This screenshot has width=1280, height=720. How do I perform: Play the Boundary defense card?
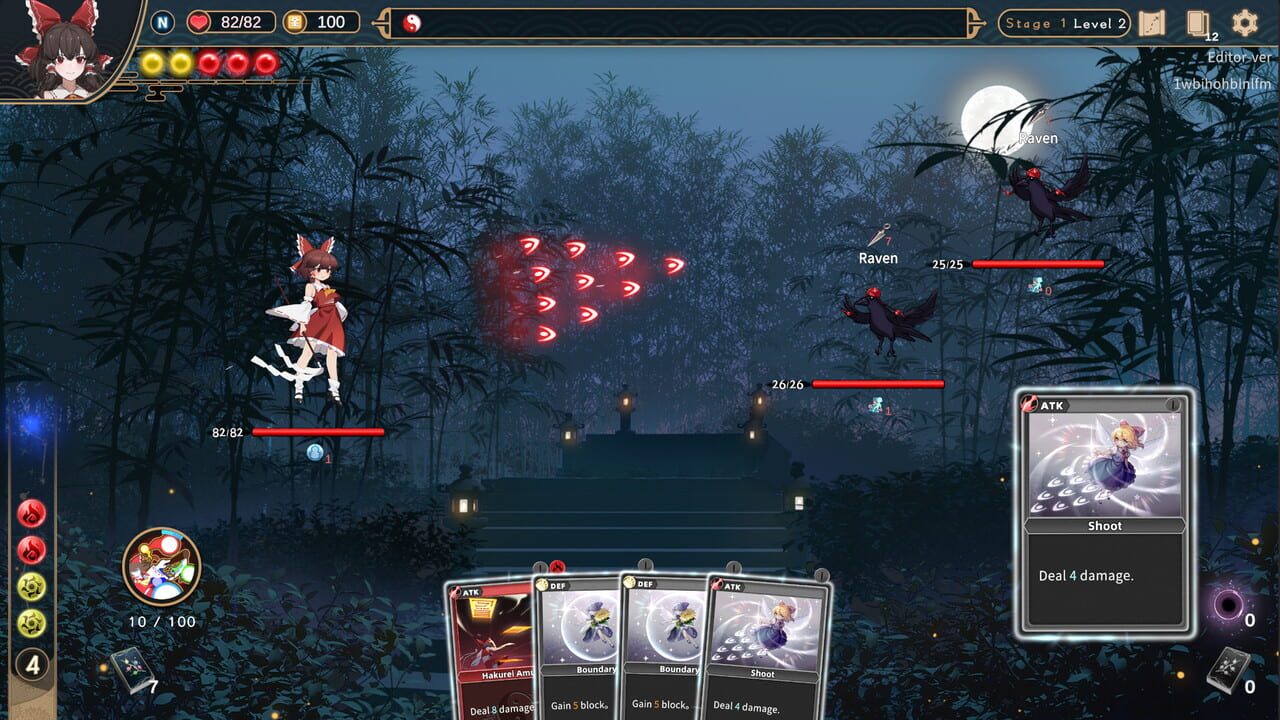tap(580, 650)
